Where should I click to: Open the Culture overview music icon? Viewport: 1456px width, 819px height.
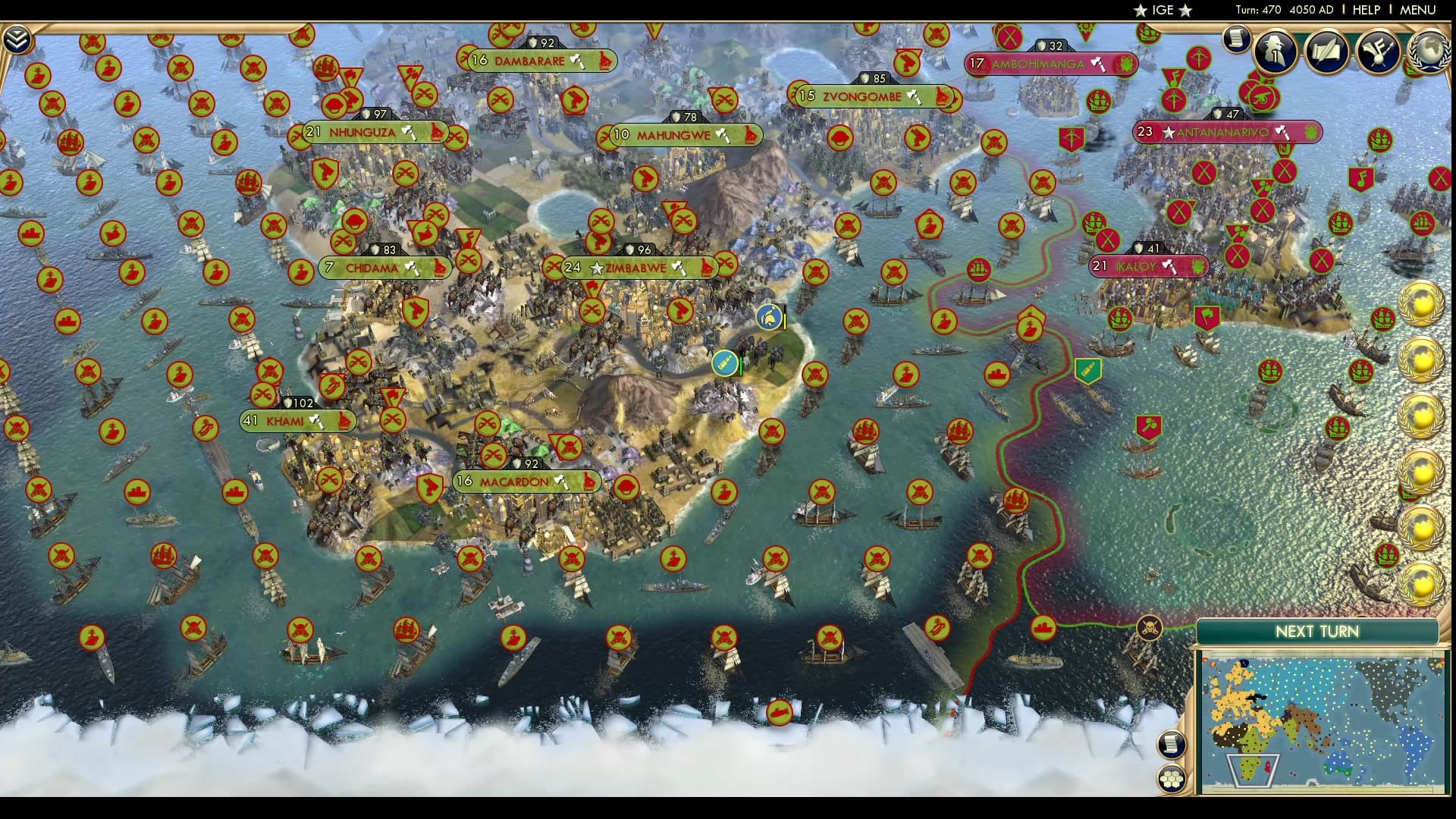pos(1378,52)
